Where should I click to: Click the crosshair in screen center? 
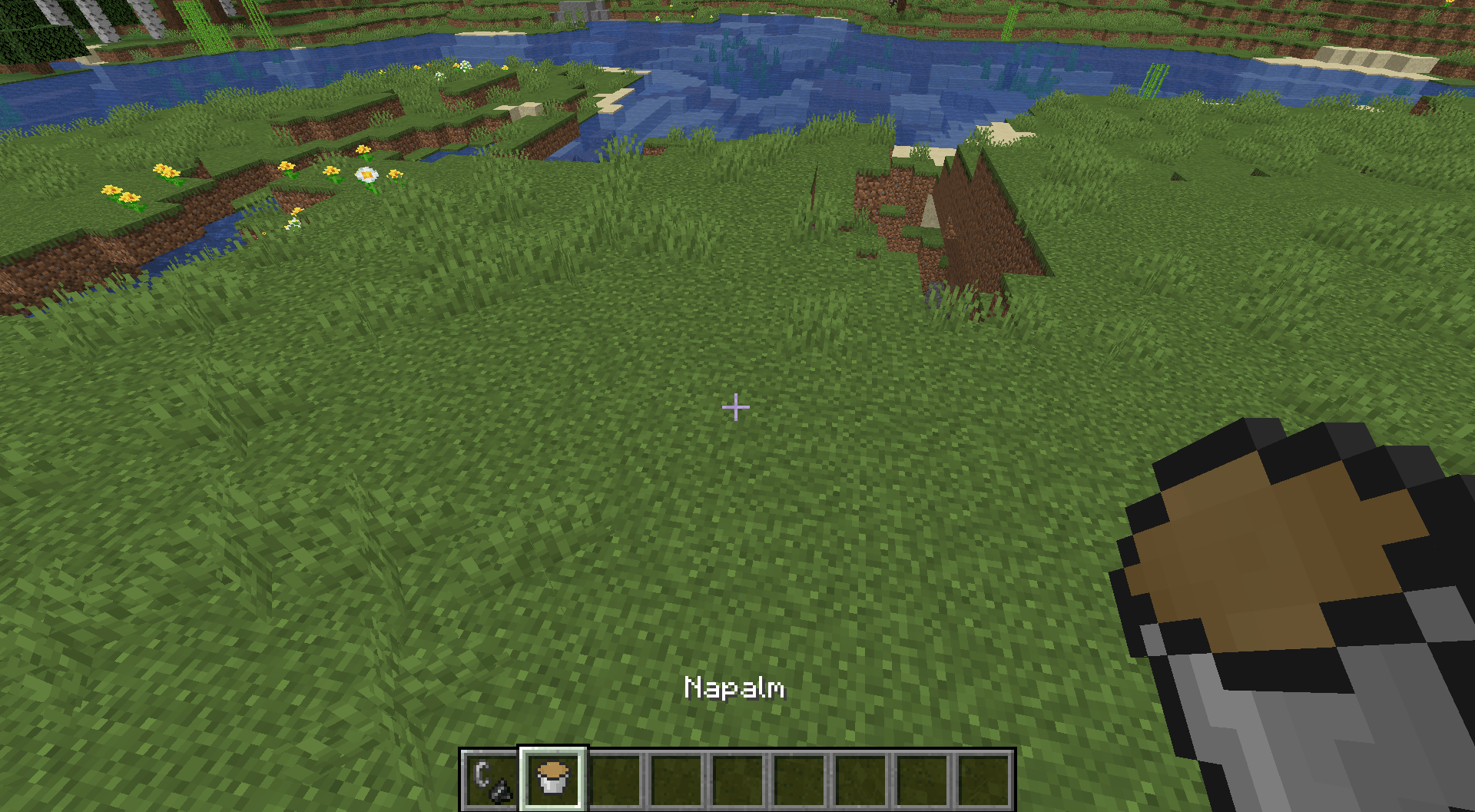point(735,407)
